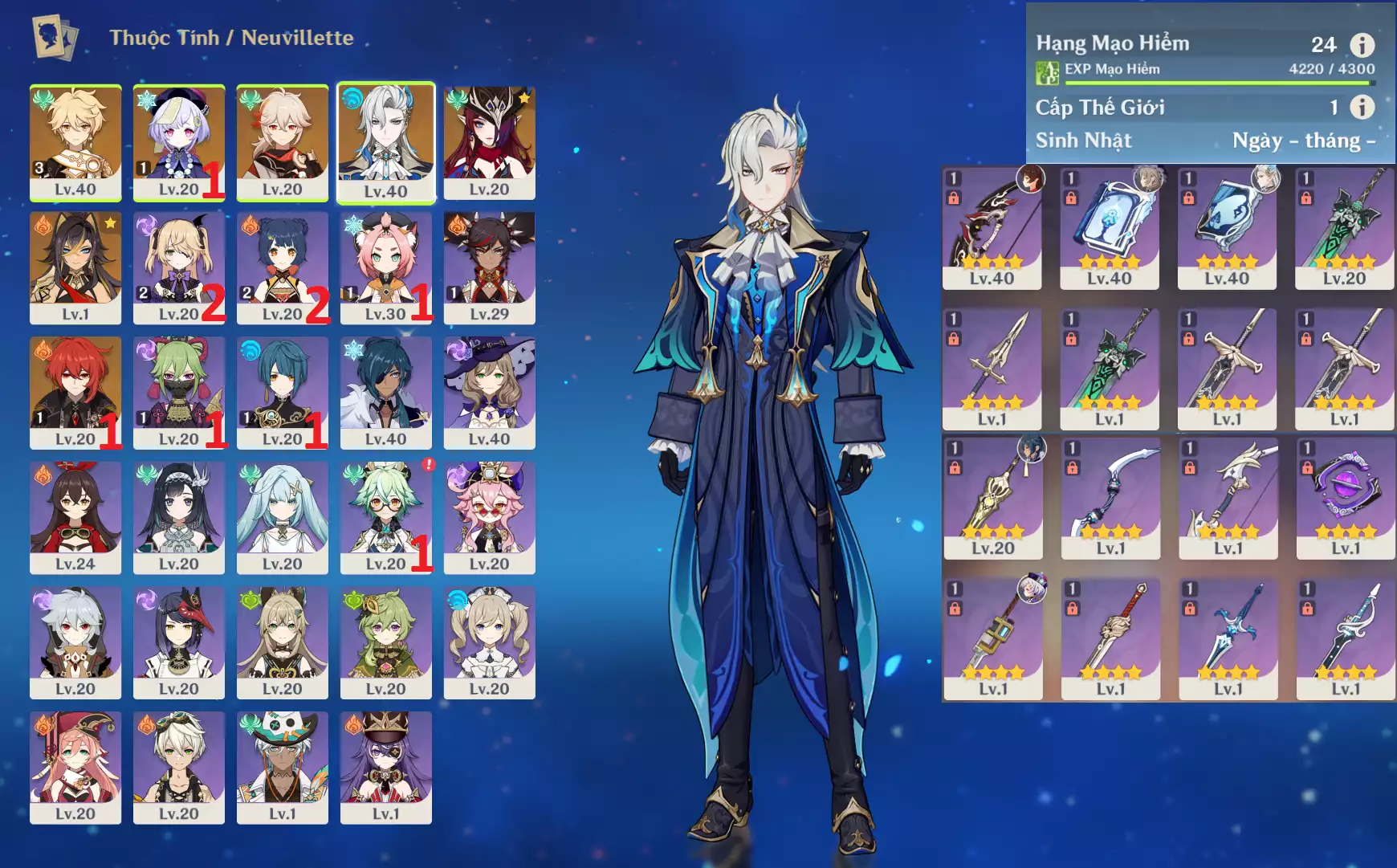Select Neuvillette's character portrait
The height and width of the screenshot is (868, 1397).
click(x=386, y=142)
